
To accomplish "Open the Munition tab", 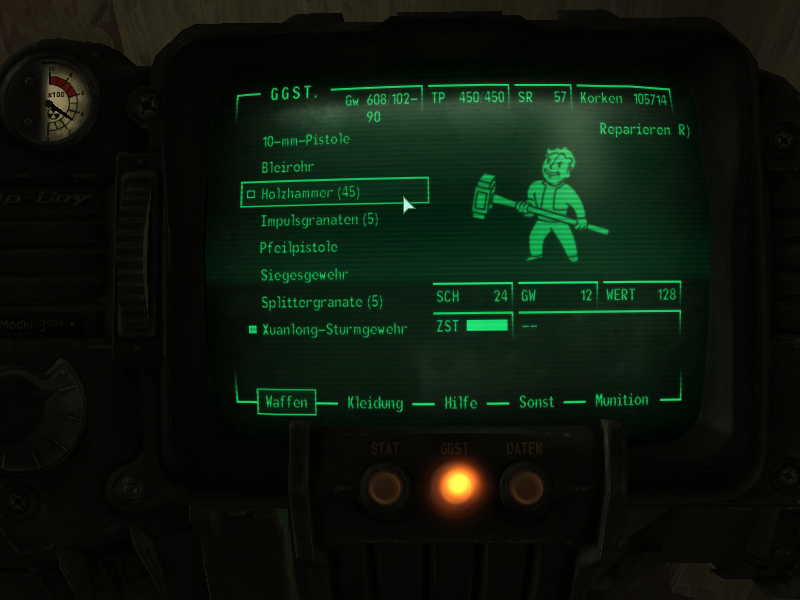I will point(621,400).
